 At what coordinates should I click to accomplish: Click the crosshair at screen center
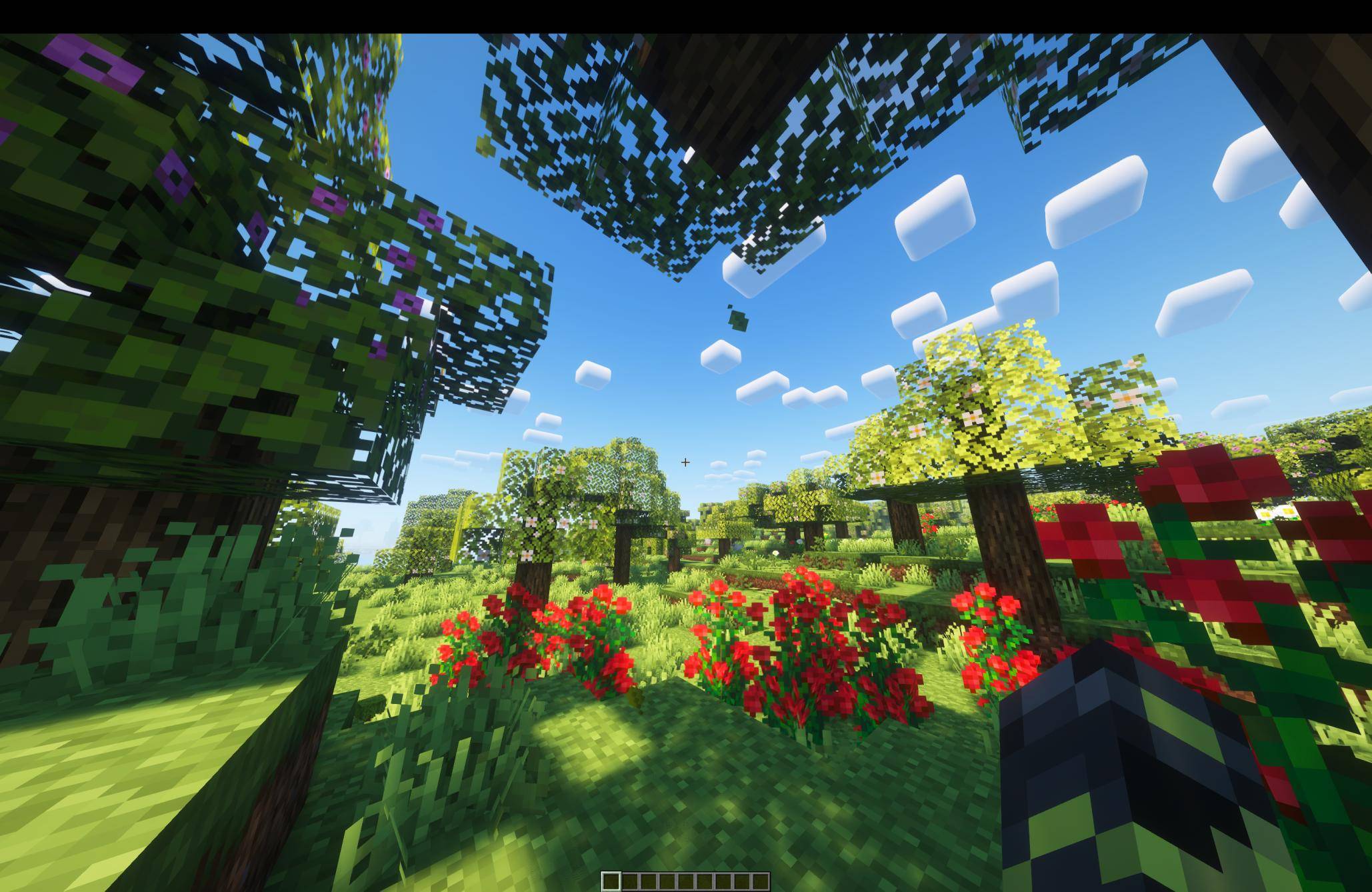[x=685, y=461]
